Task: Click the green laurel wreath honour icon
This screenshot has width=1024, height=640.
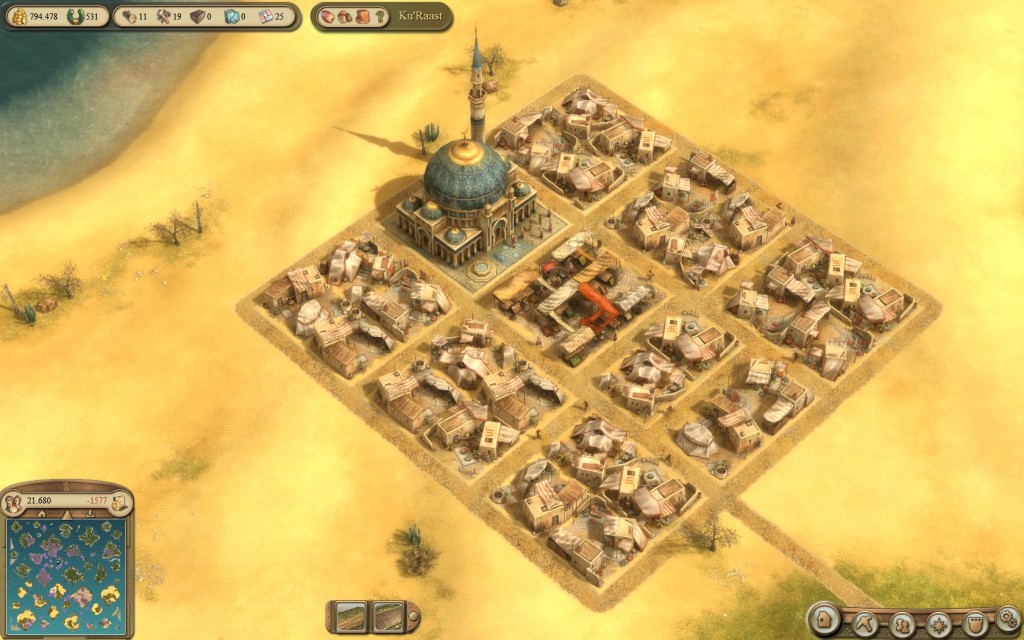Action: [73, 16]
